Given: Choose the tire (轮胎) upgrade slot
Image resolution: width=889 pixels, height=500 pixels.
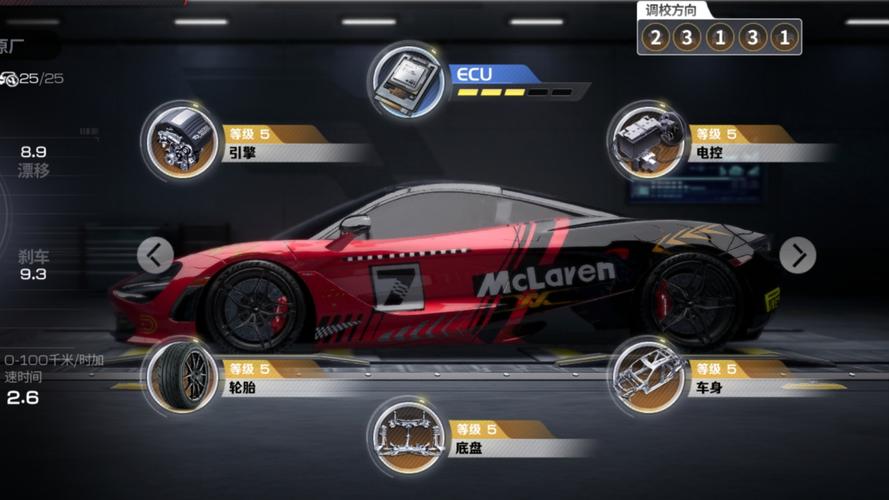Looking at the screenshot, I should click(181, 376).
